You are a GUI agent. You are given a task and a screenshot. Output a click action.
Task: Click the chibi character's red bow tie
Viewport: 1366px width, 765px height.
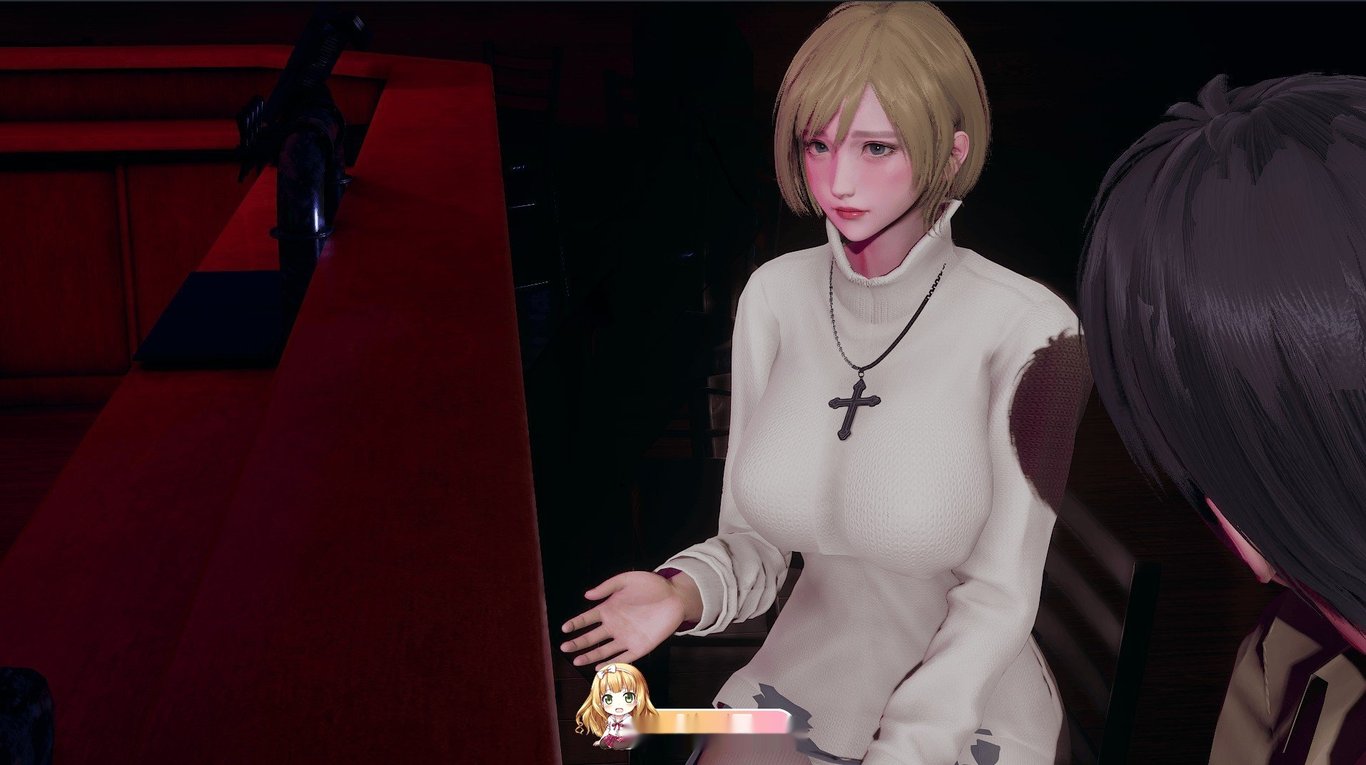point(618,725)
